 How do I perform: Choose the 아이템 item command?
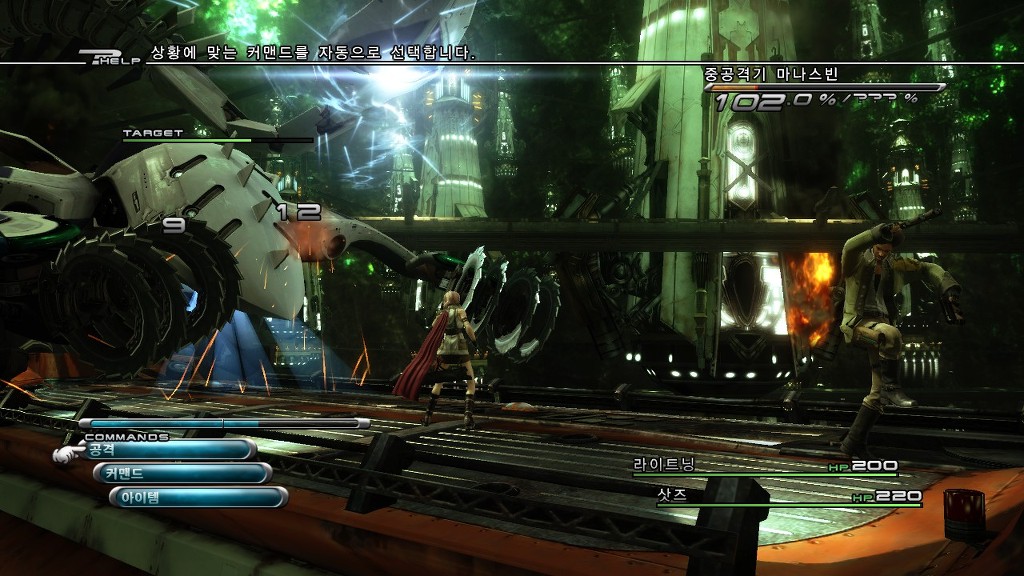point(197,497)
